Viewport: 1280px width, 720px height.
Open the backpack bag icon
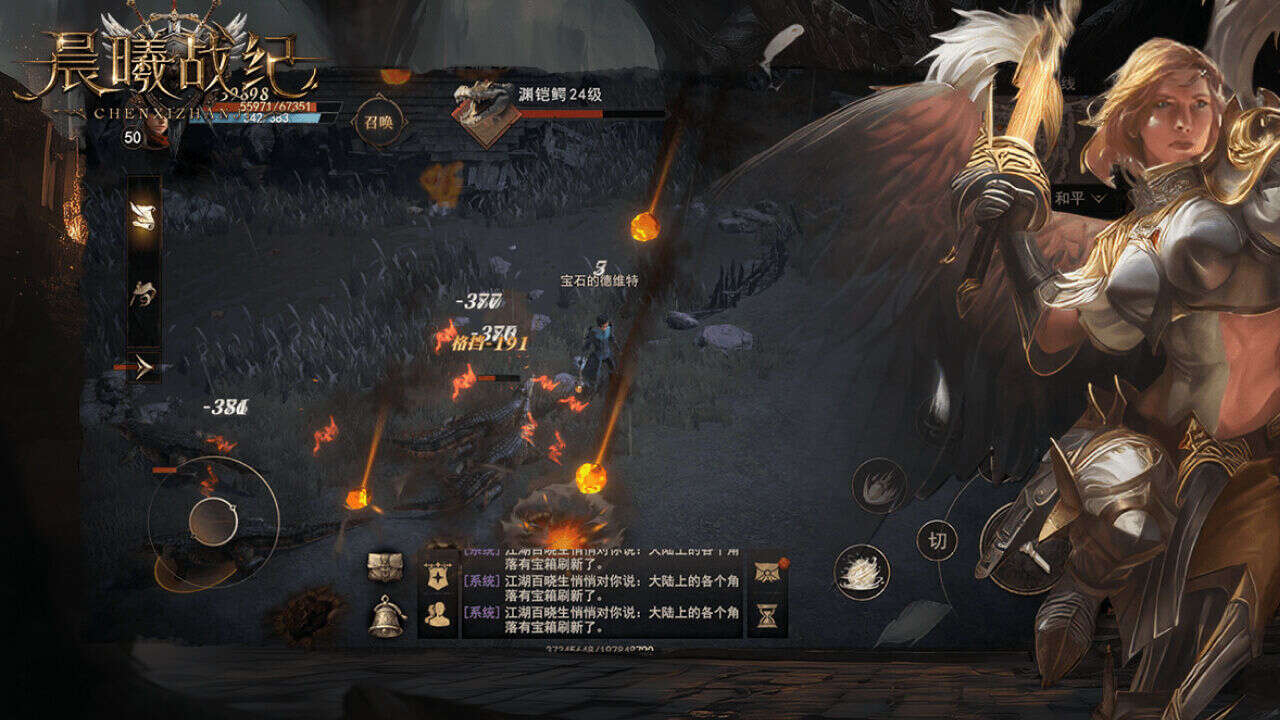[x=386, y=568]
